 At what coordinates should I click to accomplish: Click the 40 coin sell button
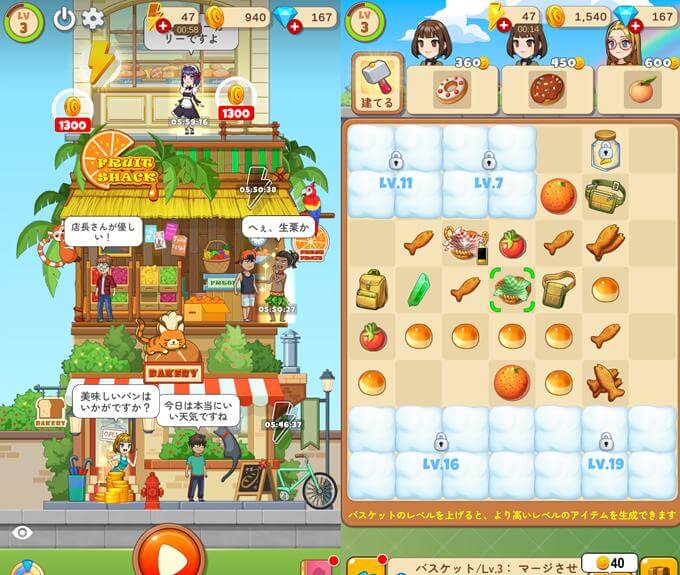(609, 563)
